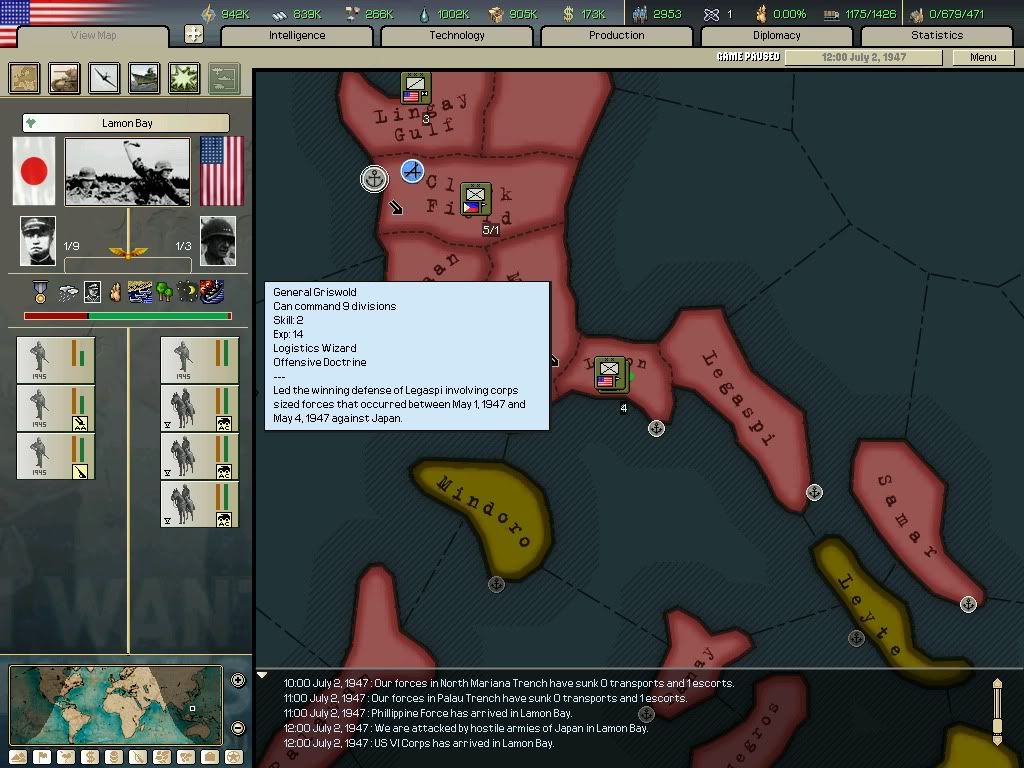This screenshot has height=768, width=1024.
Task: Open the Intelligence tab
Action: coord(297,35)
